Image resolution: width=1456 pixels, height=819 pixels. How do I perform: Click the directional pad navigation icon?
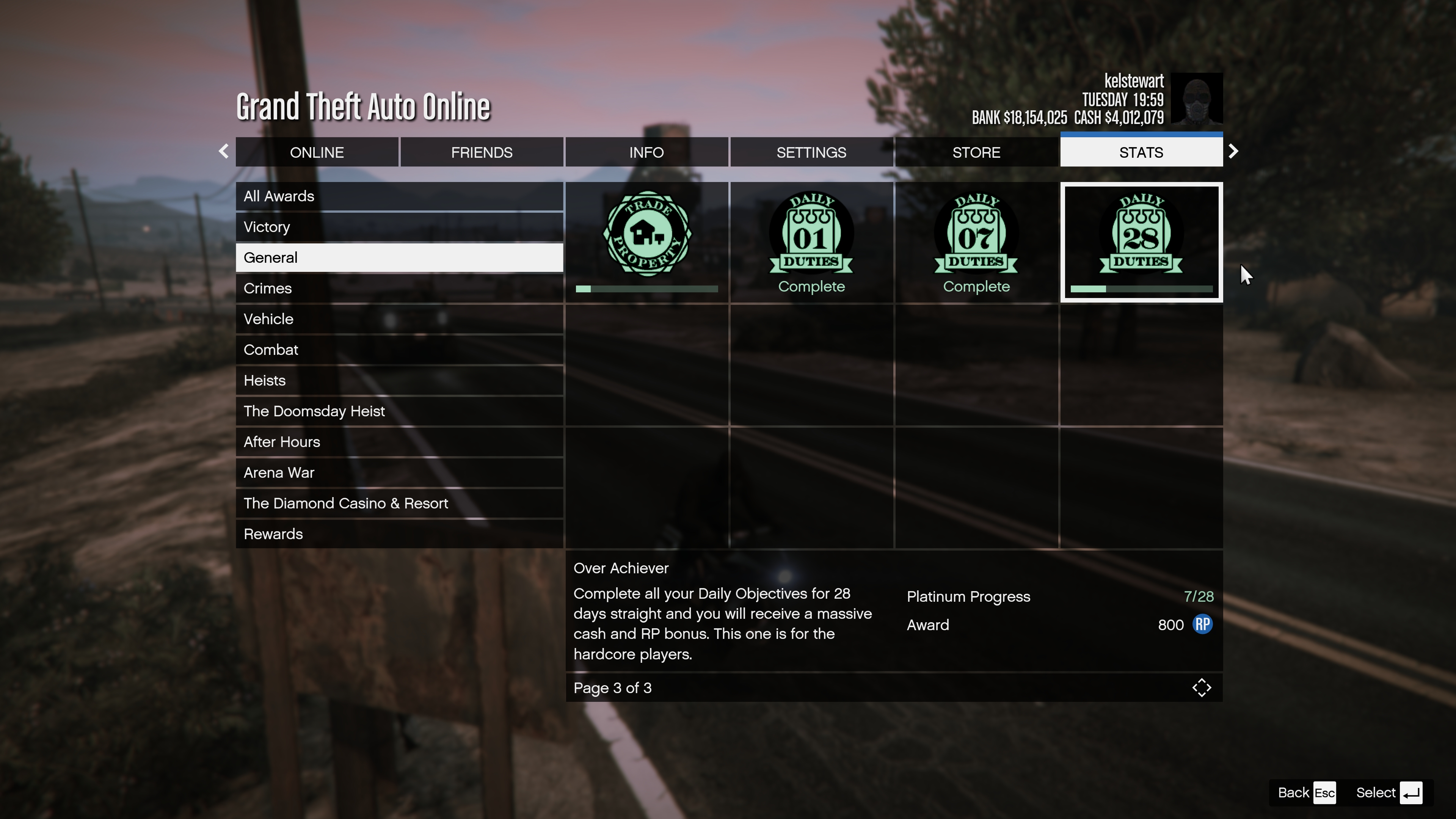(1202, 687)
